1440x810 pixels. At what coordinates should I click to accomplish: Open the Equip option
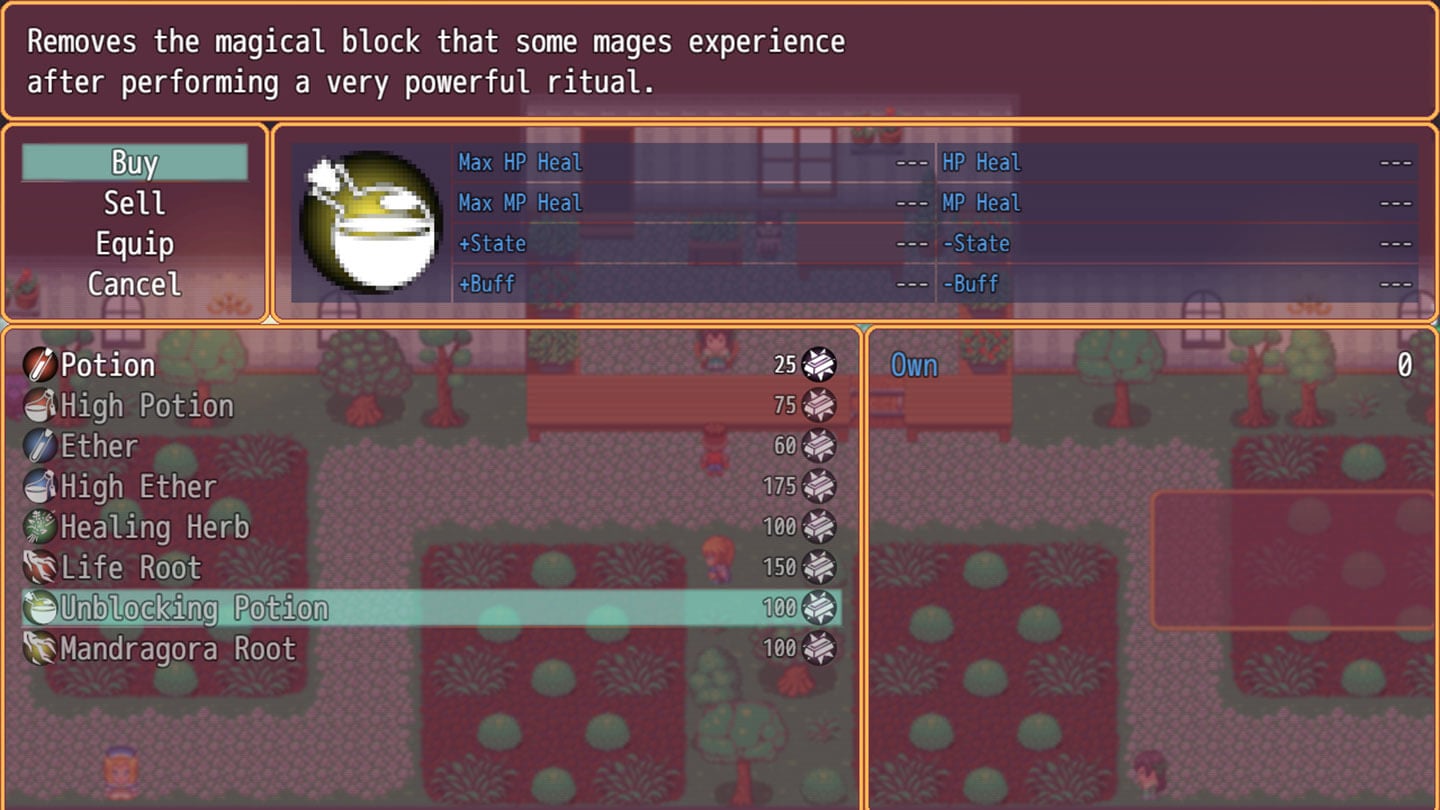134,244
